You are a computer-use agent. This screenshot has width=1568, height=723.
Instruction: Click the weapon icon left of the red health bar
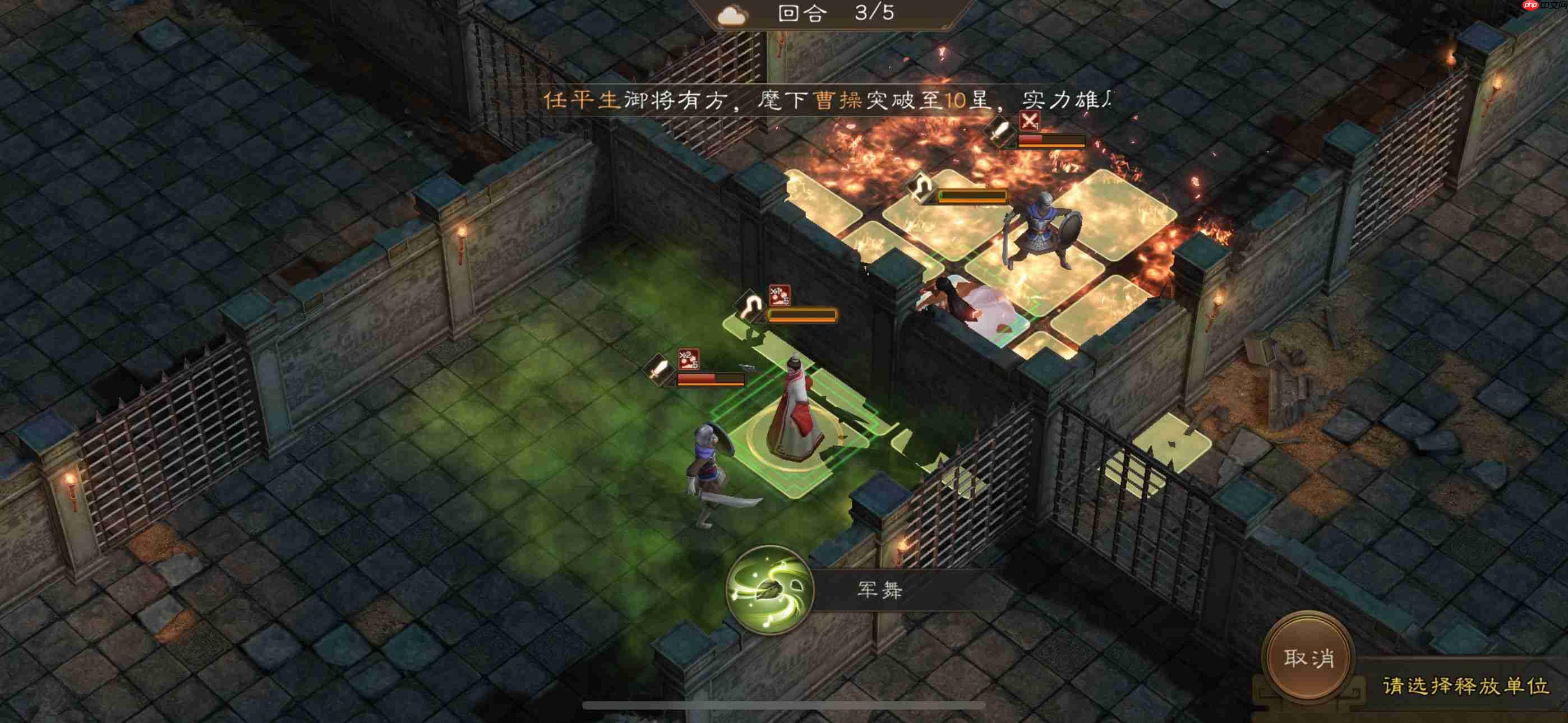[657, 369]
